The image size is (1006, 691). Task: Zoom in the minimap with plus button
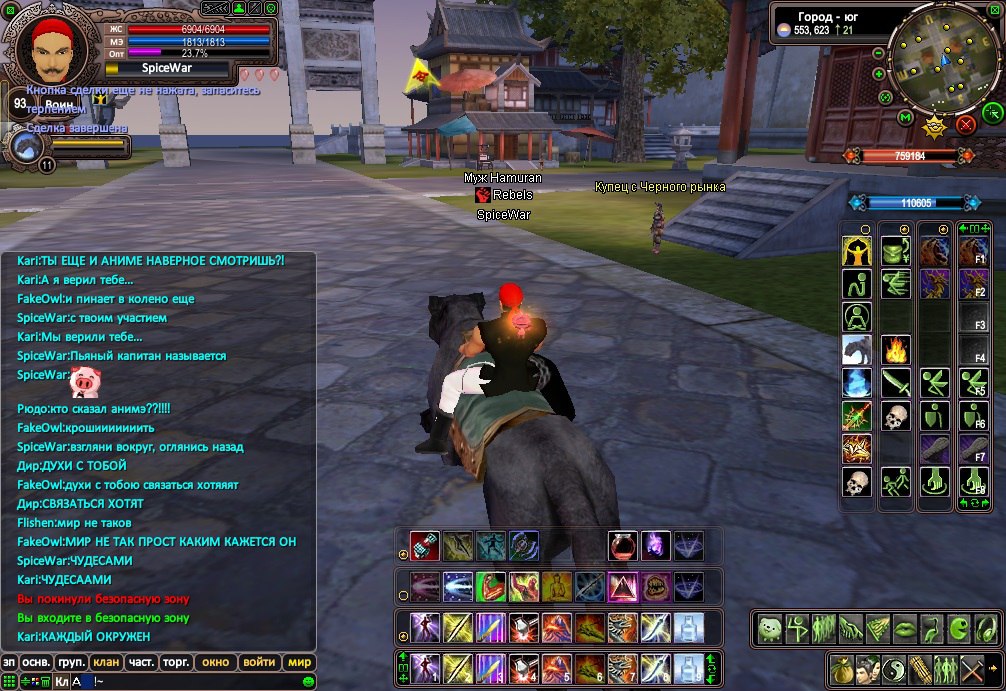[x=878, y=73]
